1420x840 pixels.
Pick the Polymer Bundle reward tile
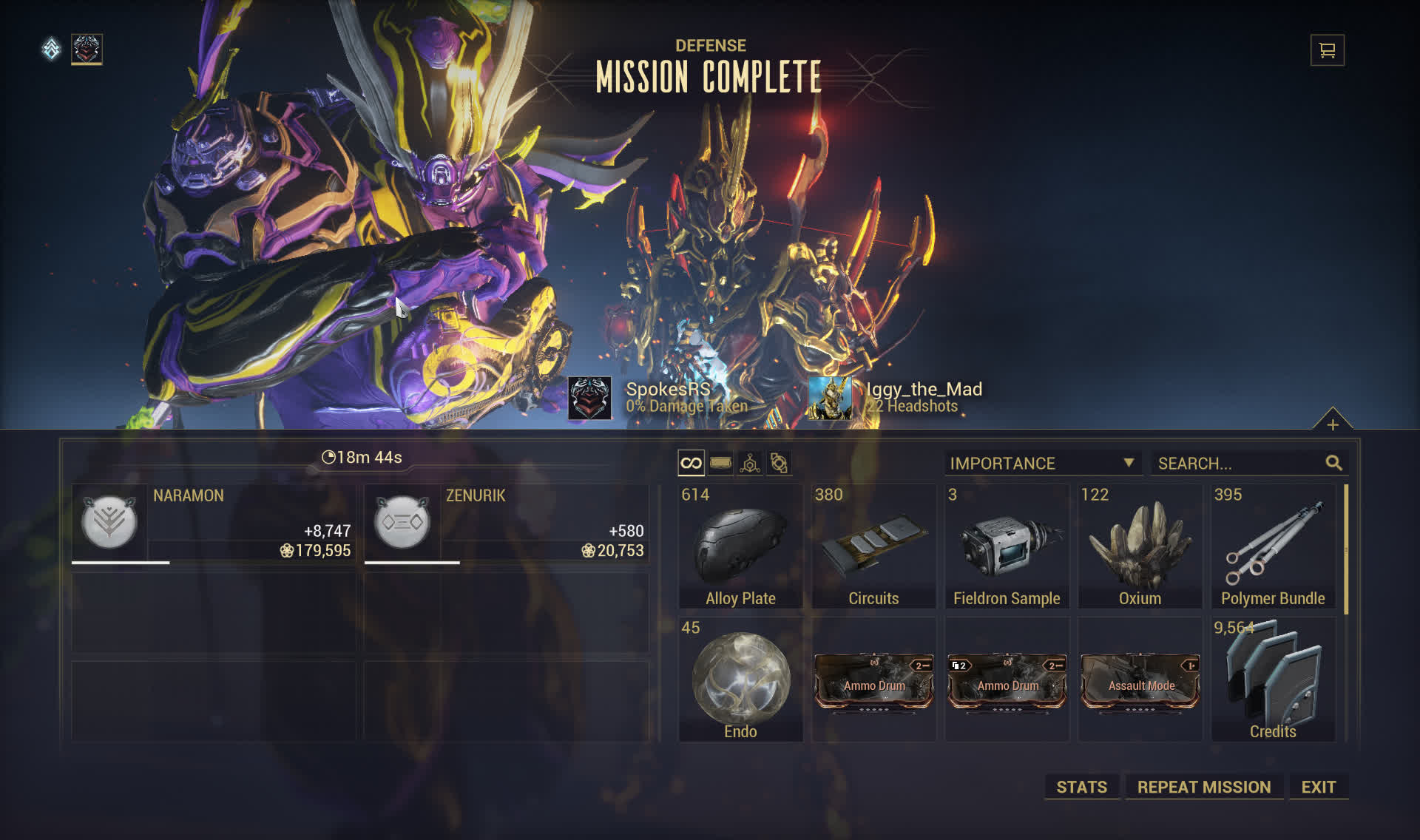[x=1273, y=547]
